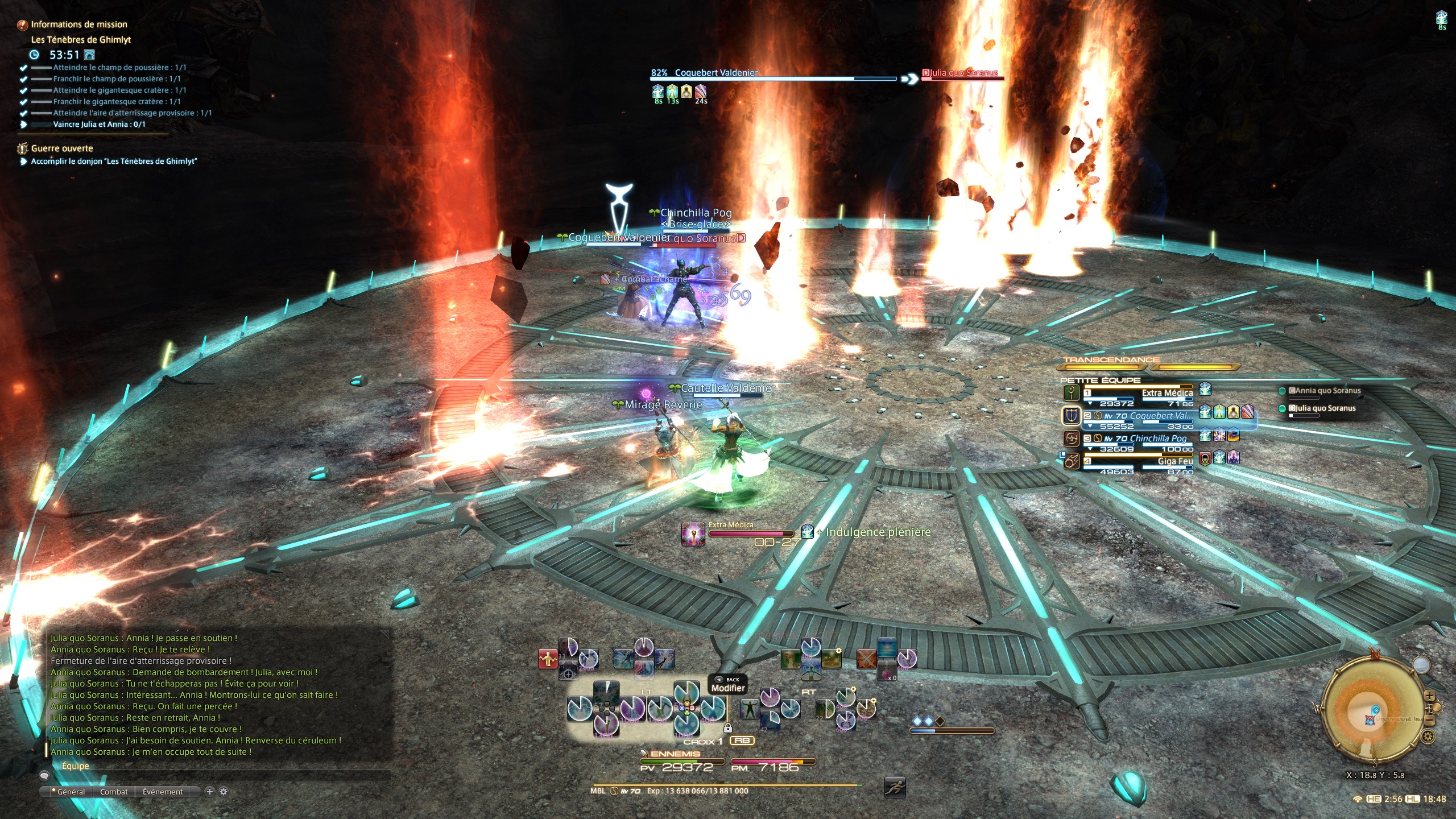Open the Général chat tab

pyautogui.click(x=71, y=792)
